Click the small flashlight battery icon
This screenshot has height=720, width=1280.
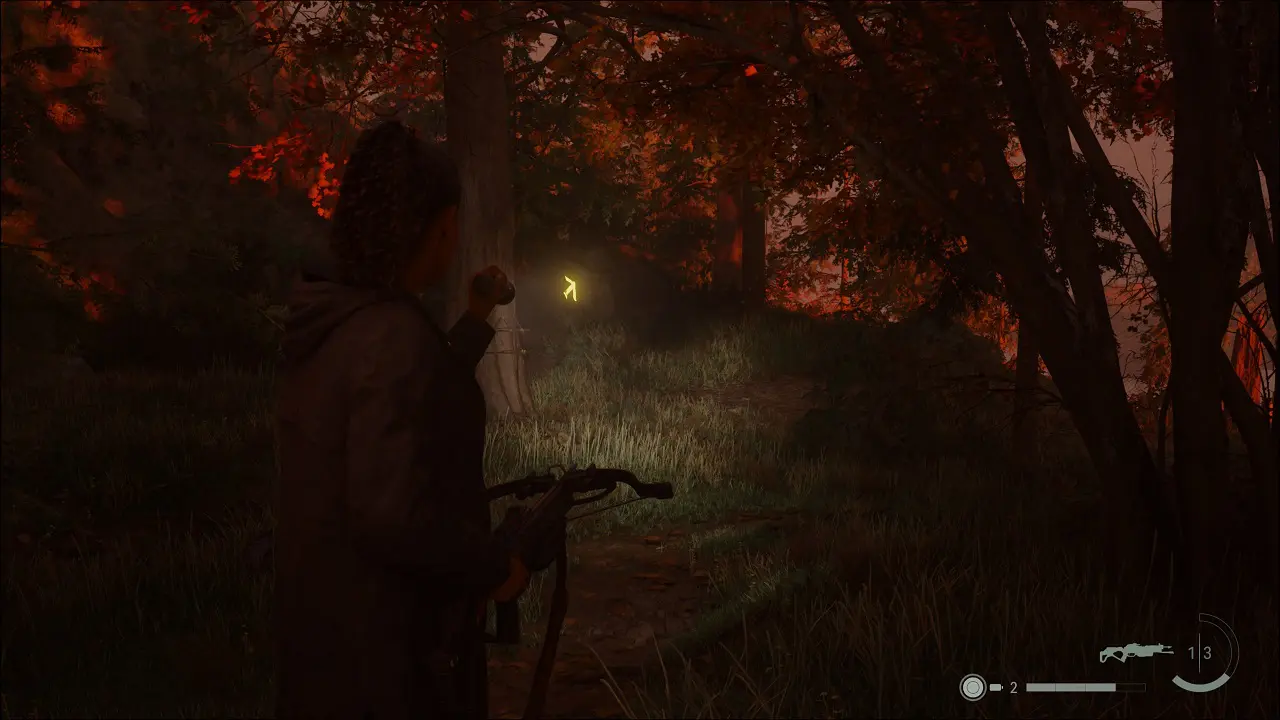point(996,688)
